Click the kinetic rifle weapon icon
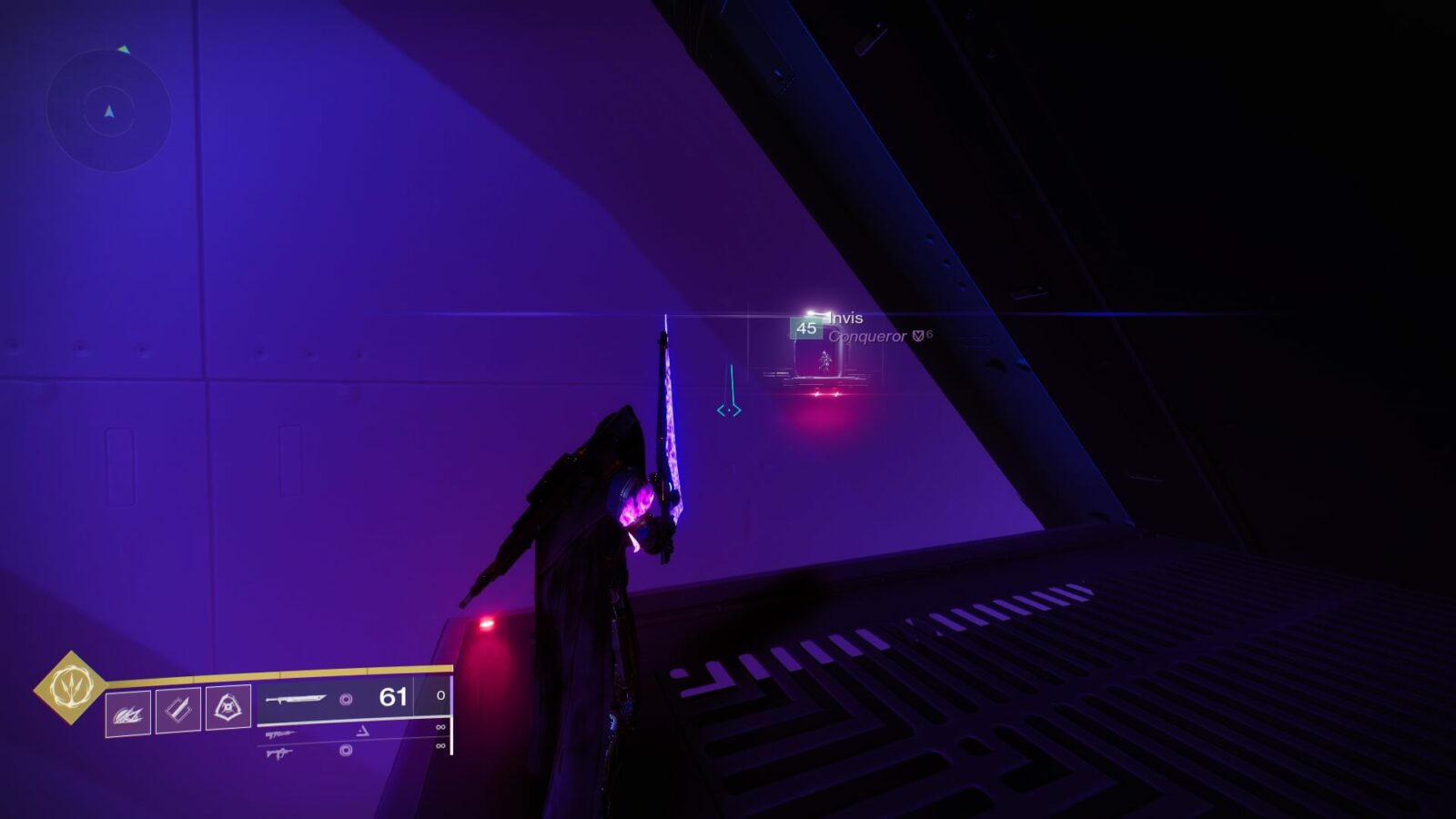The height and width of the screenshot is (819, 1456). point(281,734)
